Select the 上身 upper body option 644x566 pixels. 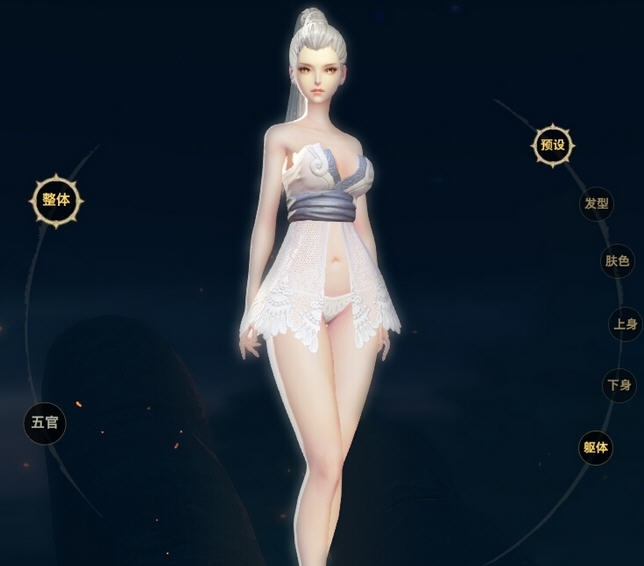[x=624, y=323]
